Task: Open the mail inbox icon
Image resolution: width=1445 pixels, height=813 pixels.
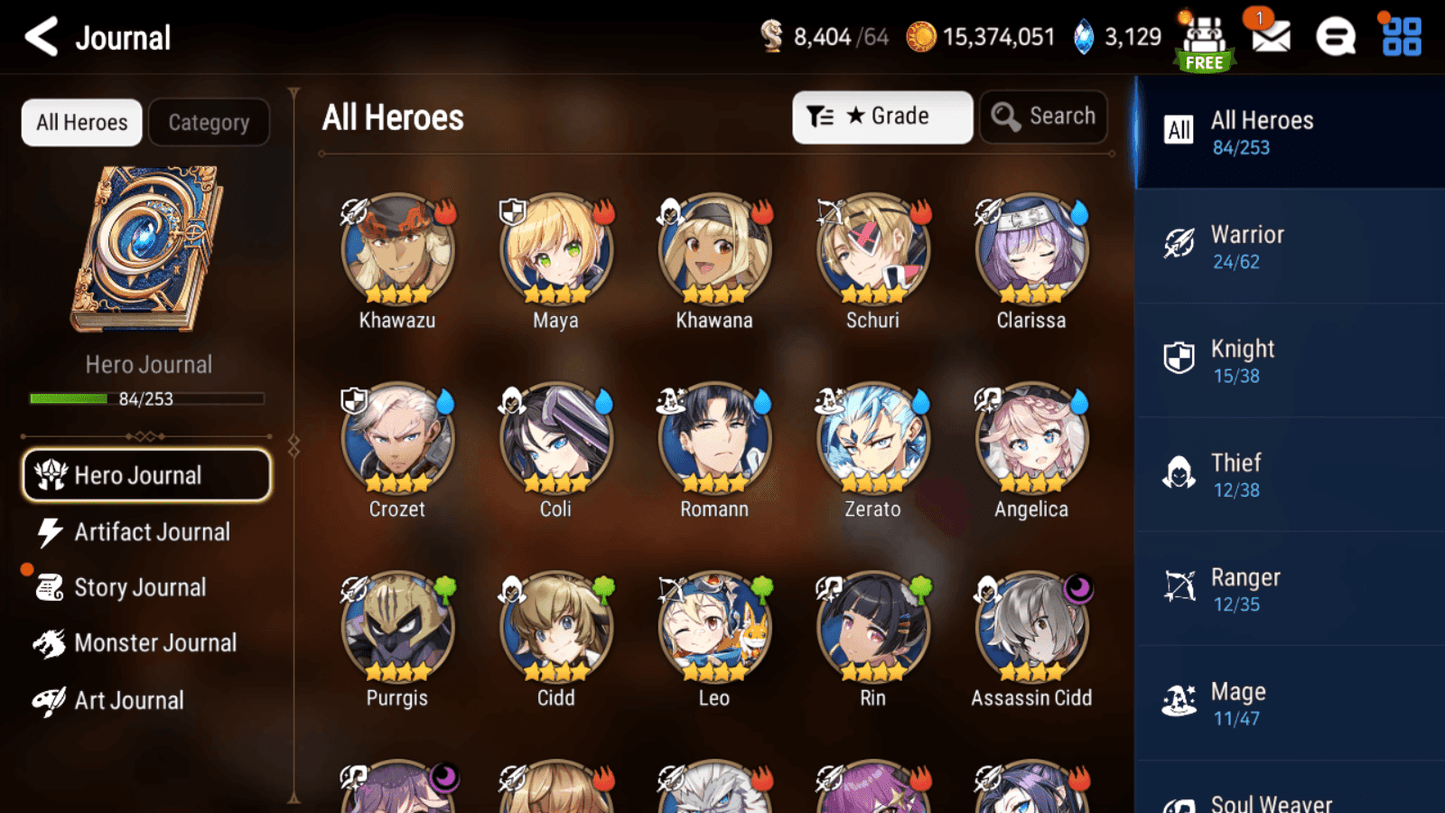Action: tap(1269, 36)
